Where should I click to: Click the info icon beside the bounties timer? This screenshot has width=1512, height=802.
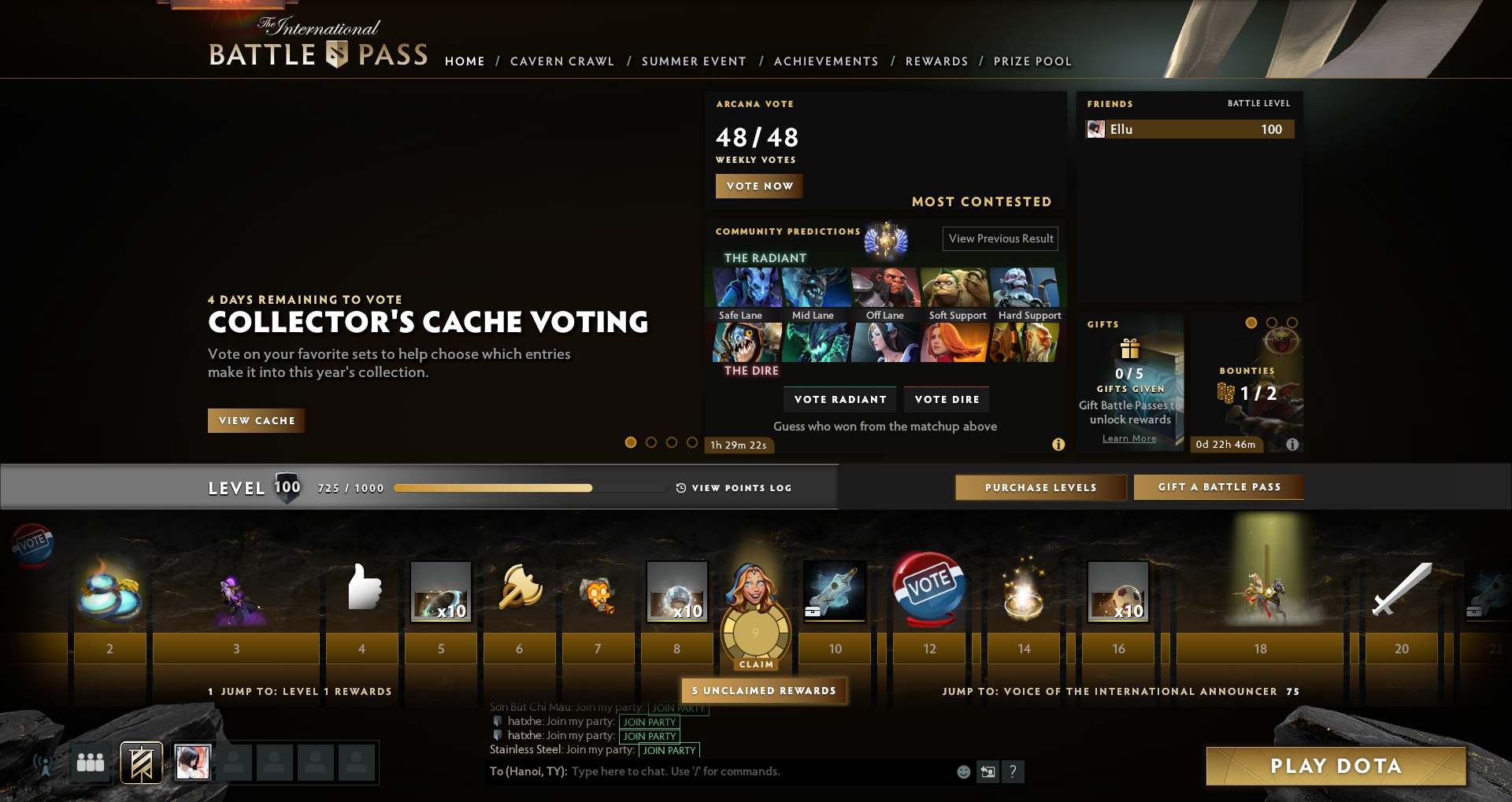[1291, 444]
